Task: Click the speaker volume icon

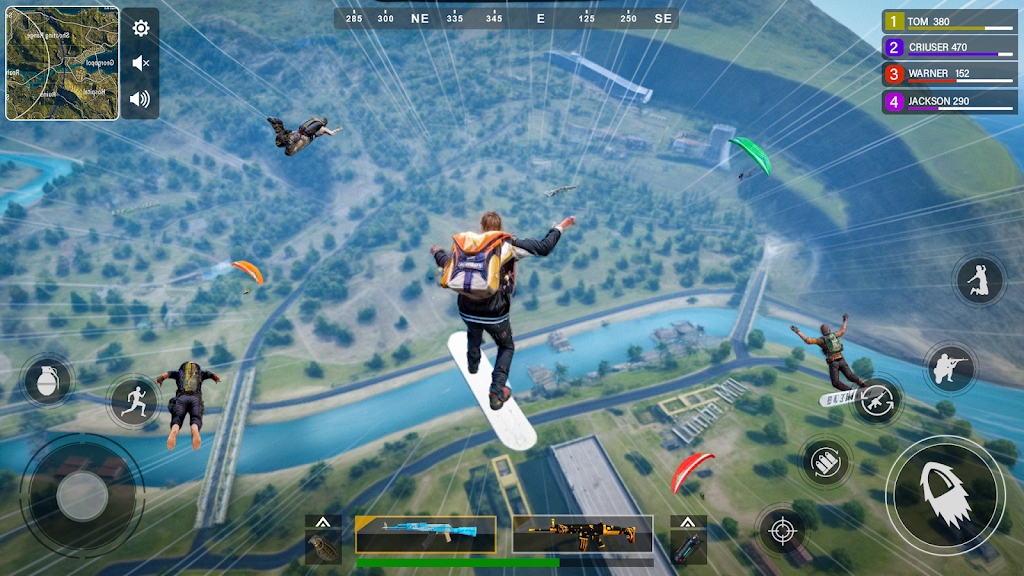Action: [x=140, y=98]
